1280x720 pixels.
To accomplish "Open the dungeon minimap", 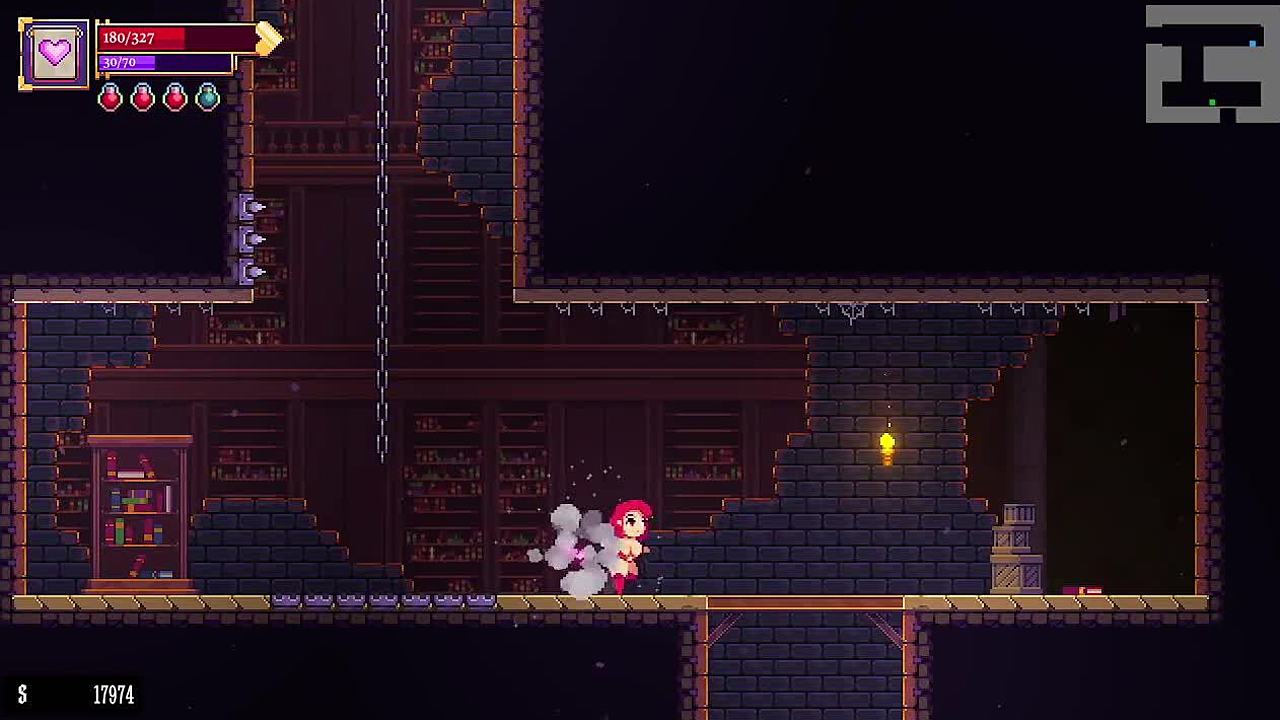I will pyautogui.click(x=1211, y=64).
